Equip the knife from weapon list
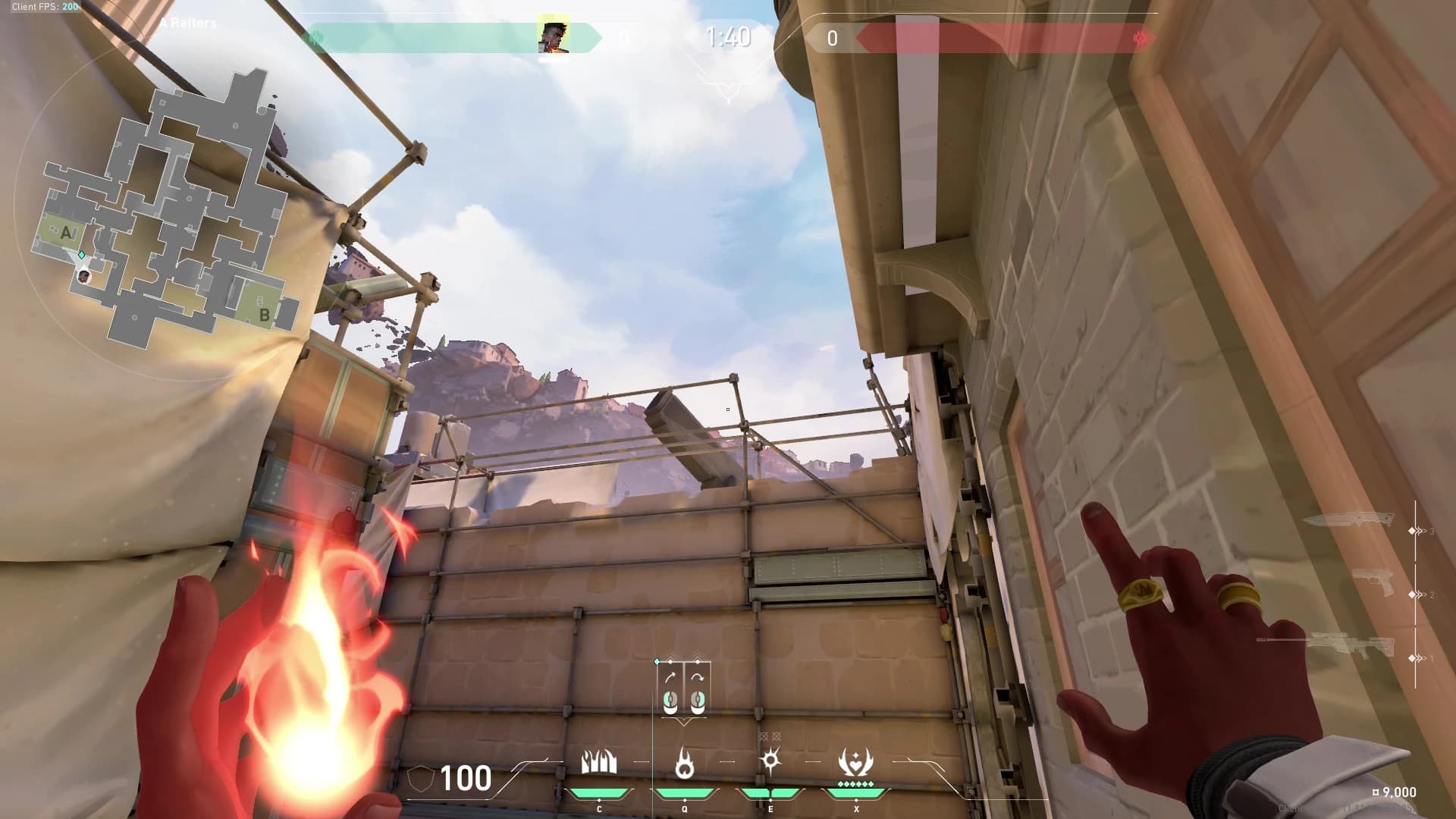Image resolution: width=1456 pixels, height=819 pixels. click(x=1350, y=520)
